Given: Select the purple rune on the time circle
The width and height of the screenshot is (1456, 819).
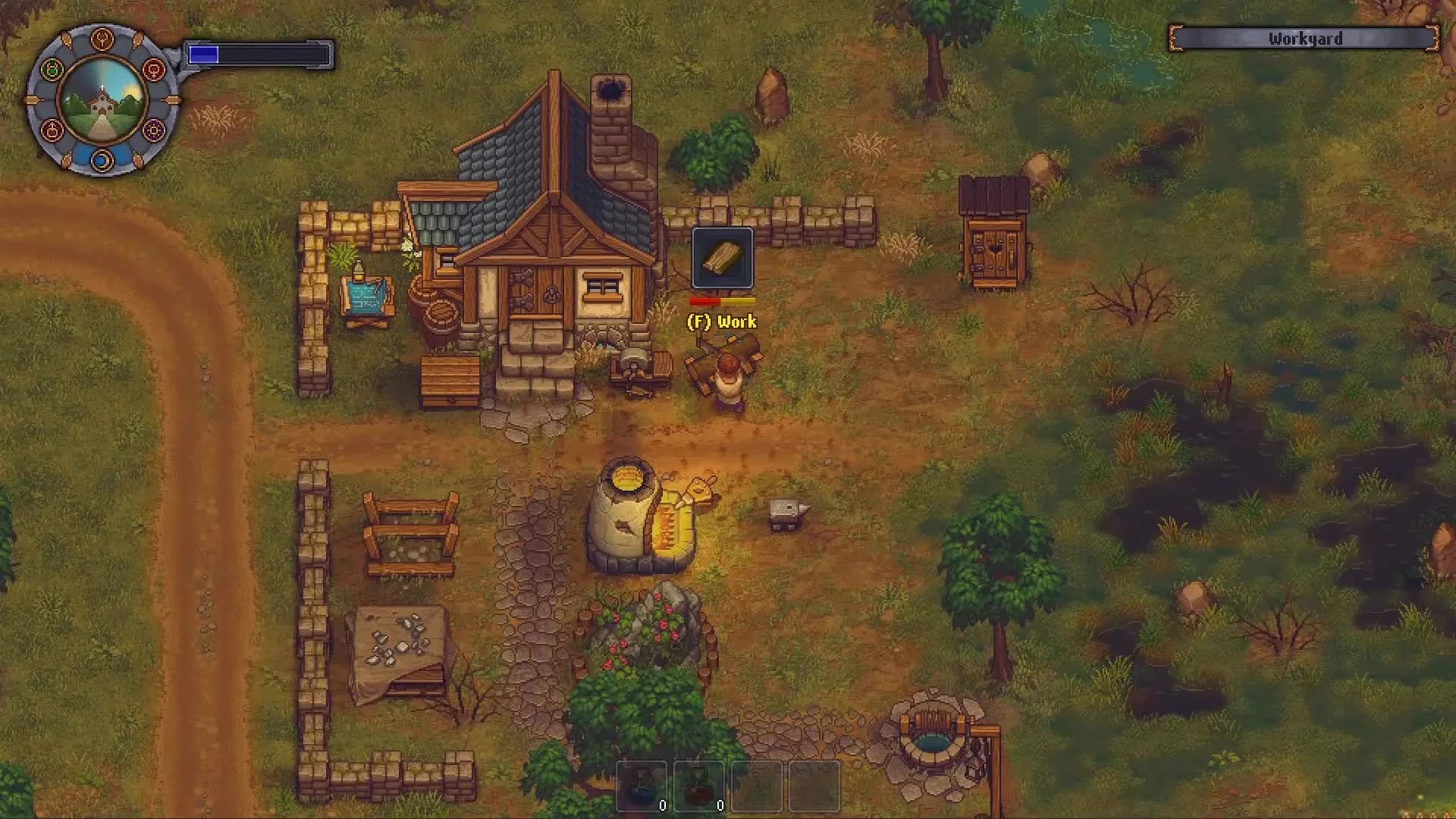Looking at the screenshot, I should 153,130.
